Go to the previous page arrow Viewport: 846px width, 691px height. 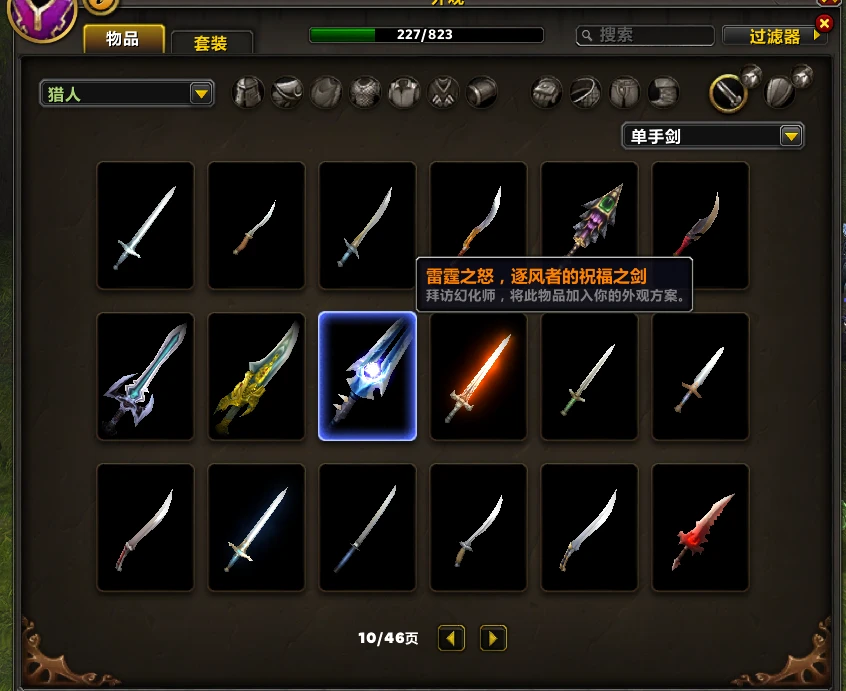(452, 638)
